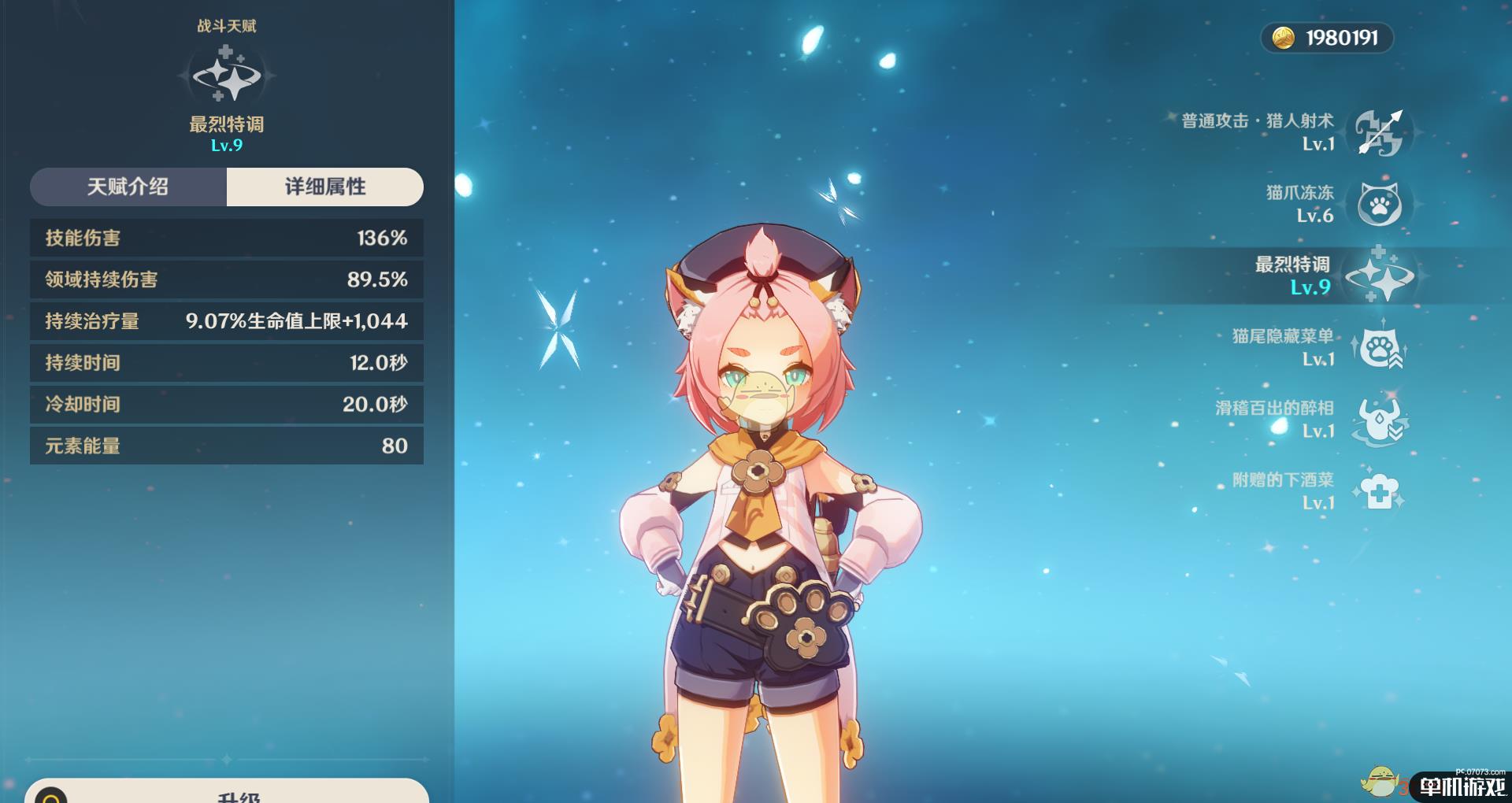Open the 普通攻击·猎人射术 talent
This screenshot has width=1512, height=803.
point(1378,132)
